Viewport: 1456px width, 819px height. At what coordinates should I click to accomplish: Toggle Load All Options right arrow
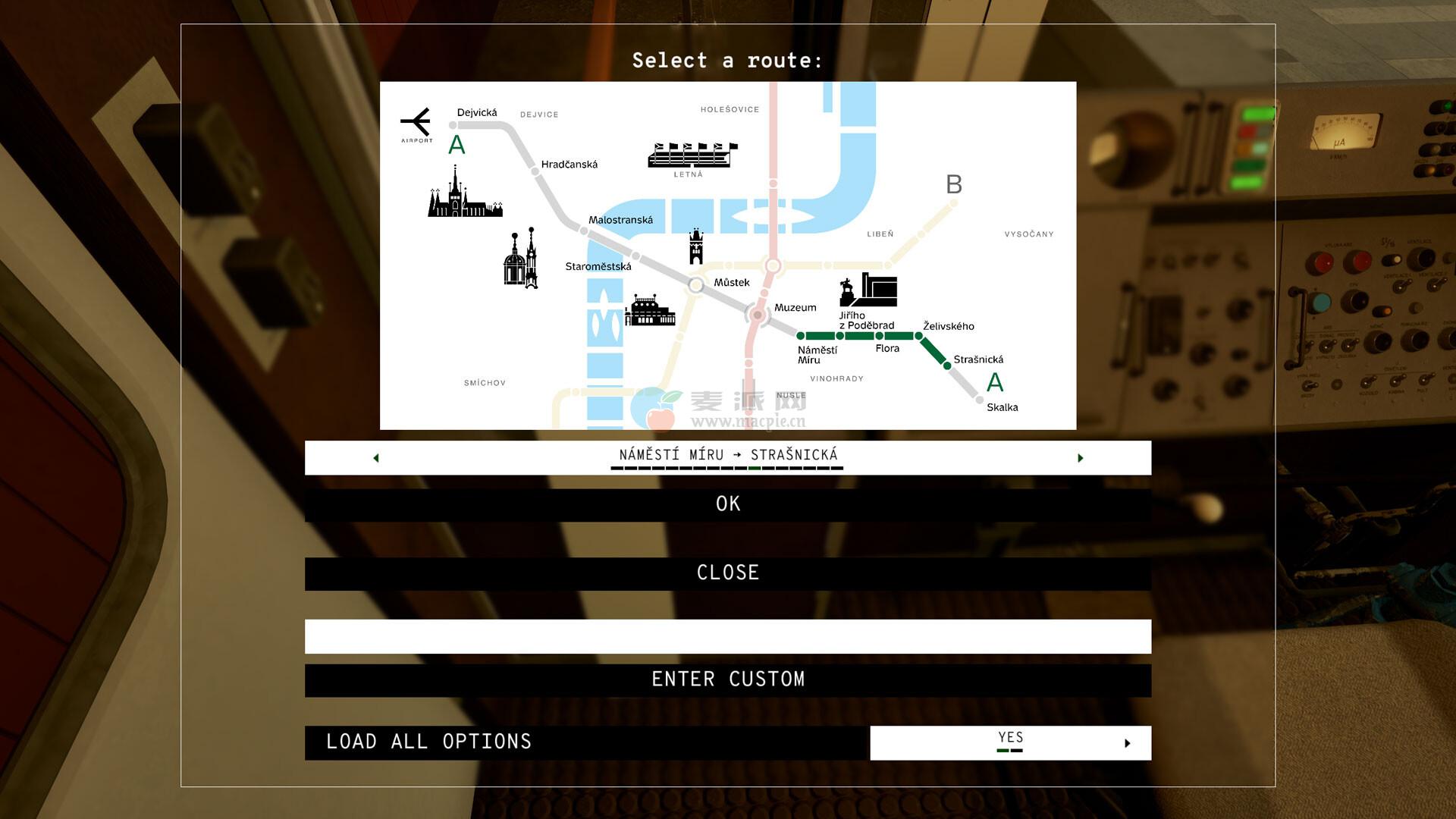(1127, 743)
